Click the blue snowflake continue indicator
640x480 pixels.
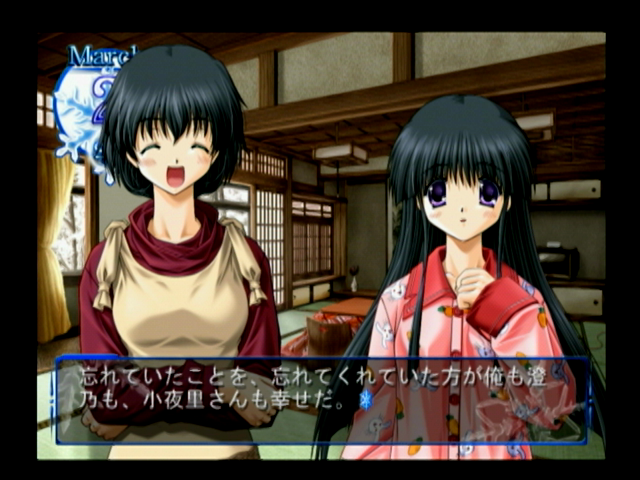[x=365, y=400]
